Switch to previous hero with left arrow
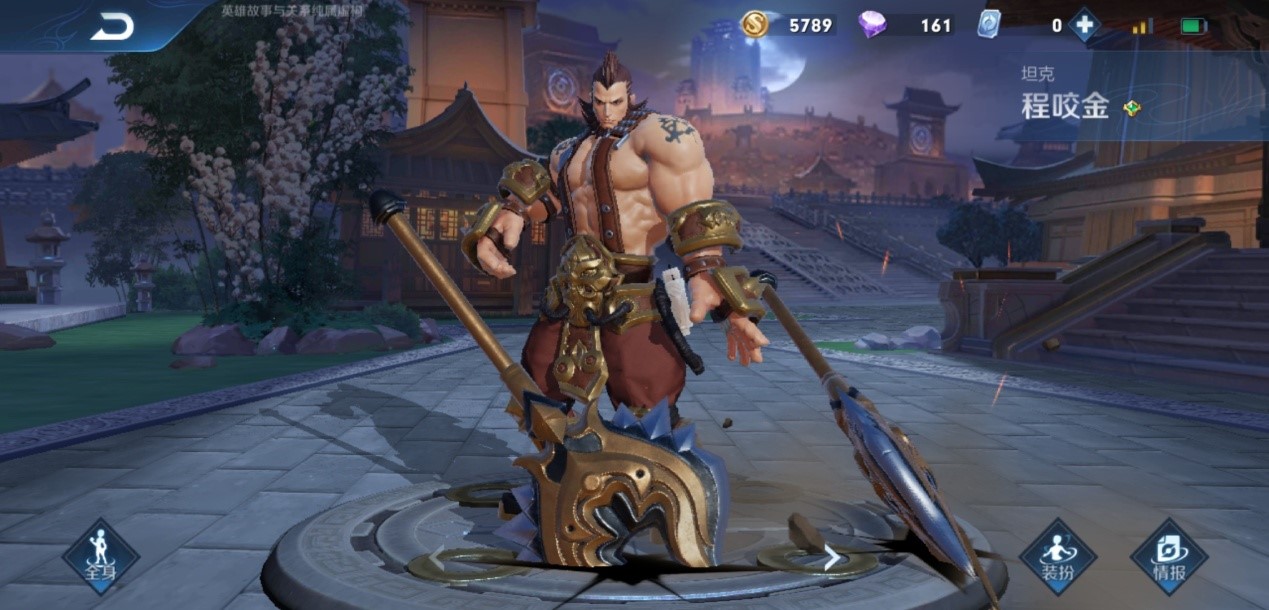 (x=436, y=559)
